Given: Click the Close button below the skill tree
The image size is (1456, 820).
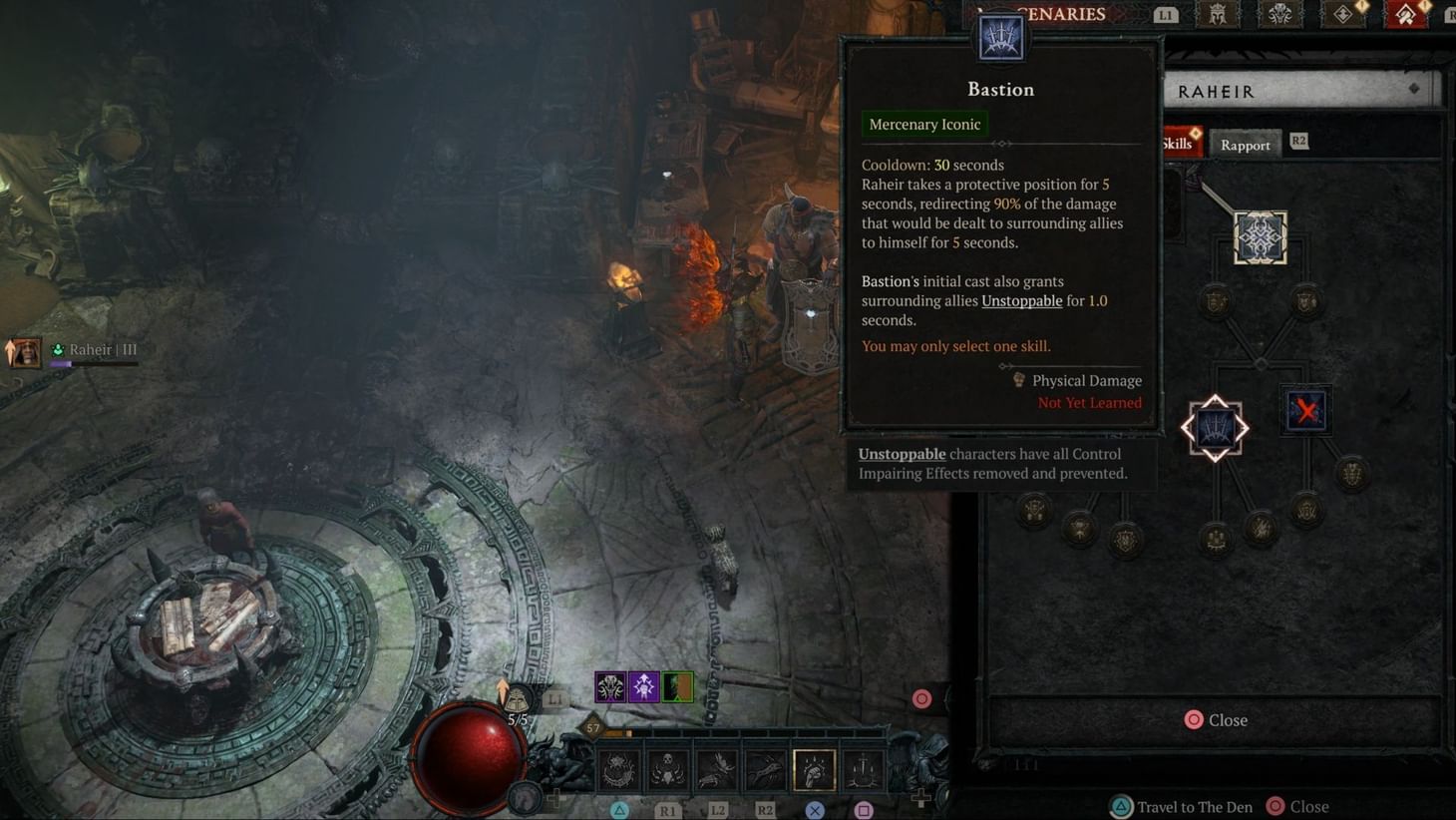Looking at the screenshot, I should point(1216,719).
